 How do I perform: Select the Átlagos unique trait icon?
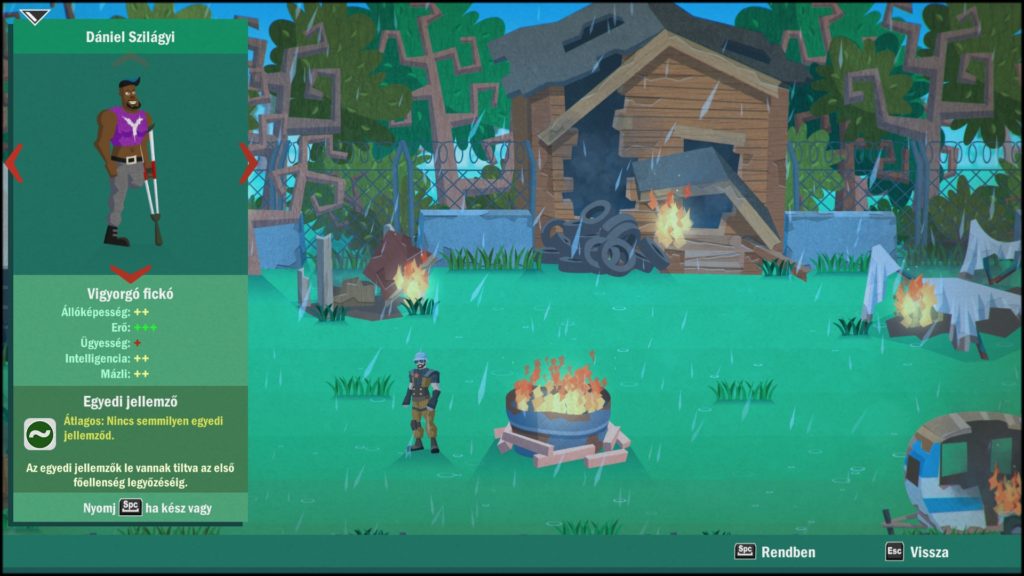(40, 433)
